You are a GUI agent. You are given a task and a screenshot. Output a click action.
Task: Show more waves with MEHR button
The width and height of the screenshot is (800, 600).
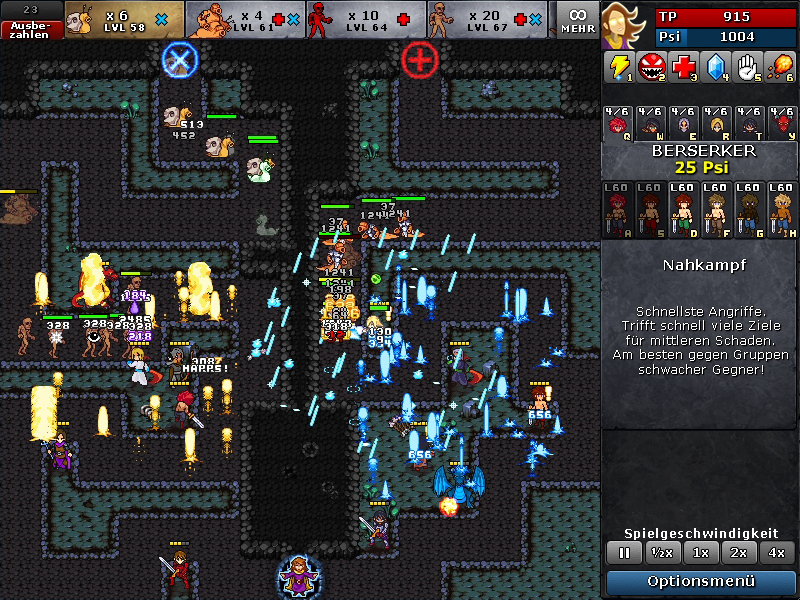578,20
